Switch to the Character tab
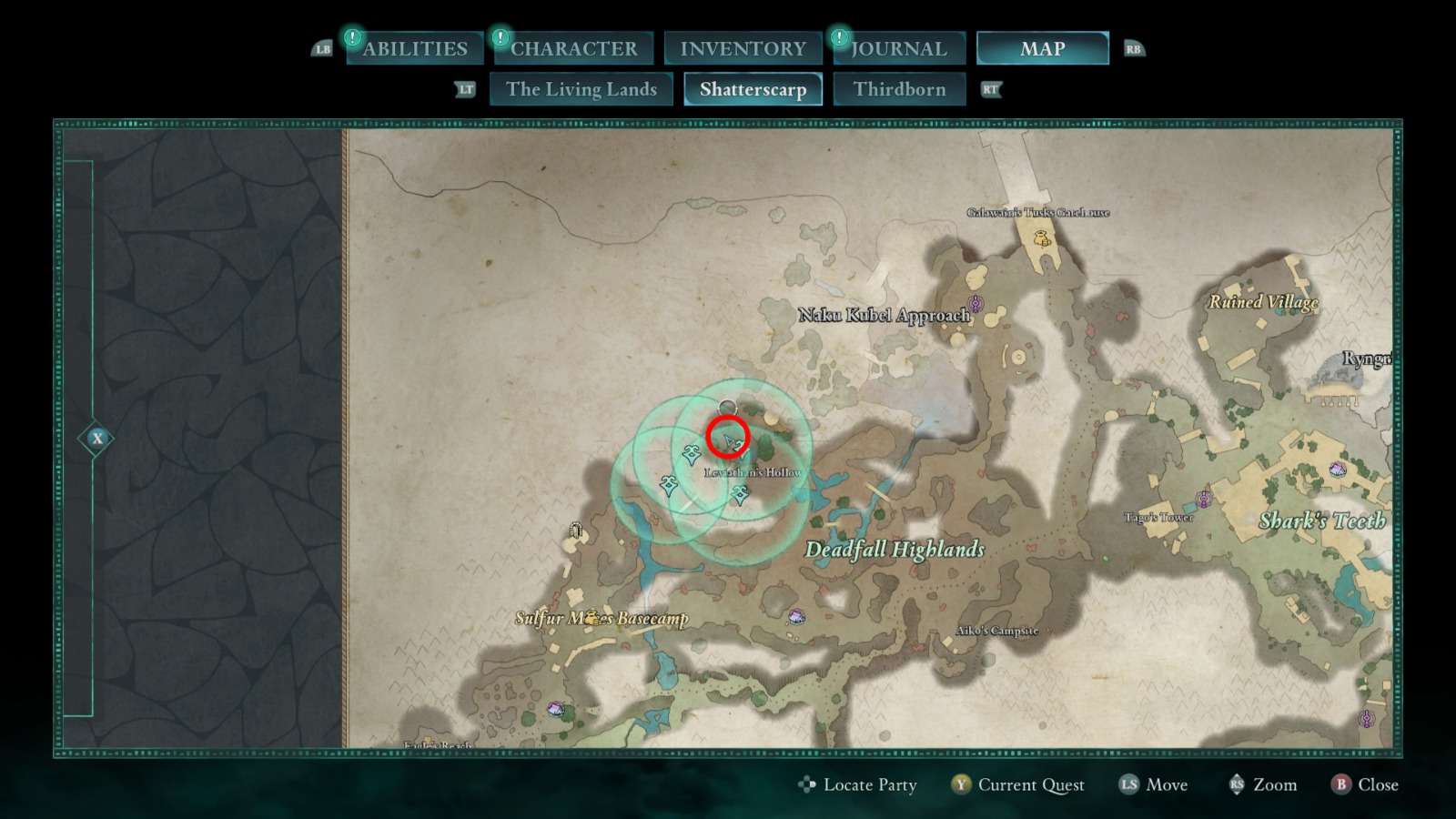This screenshot has height=819, width=1456. coord(573,48)
